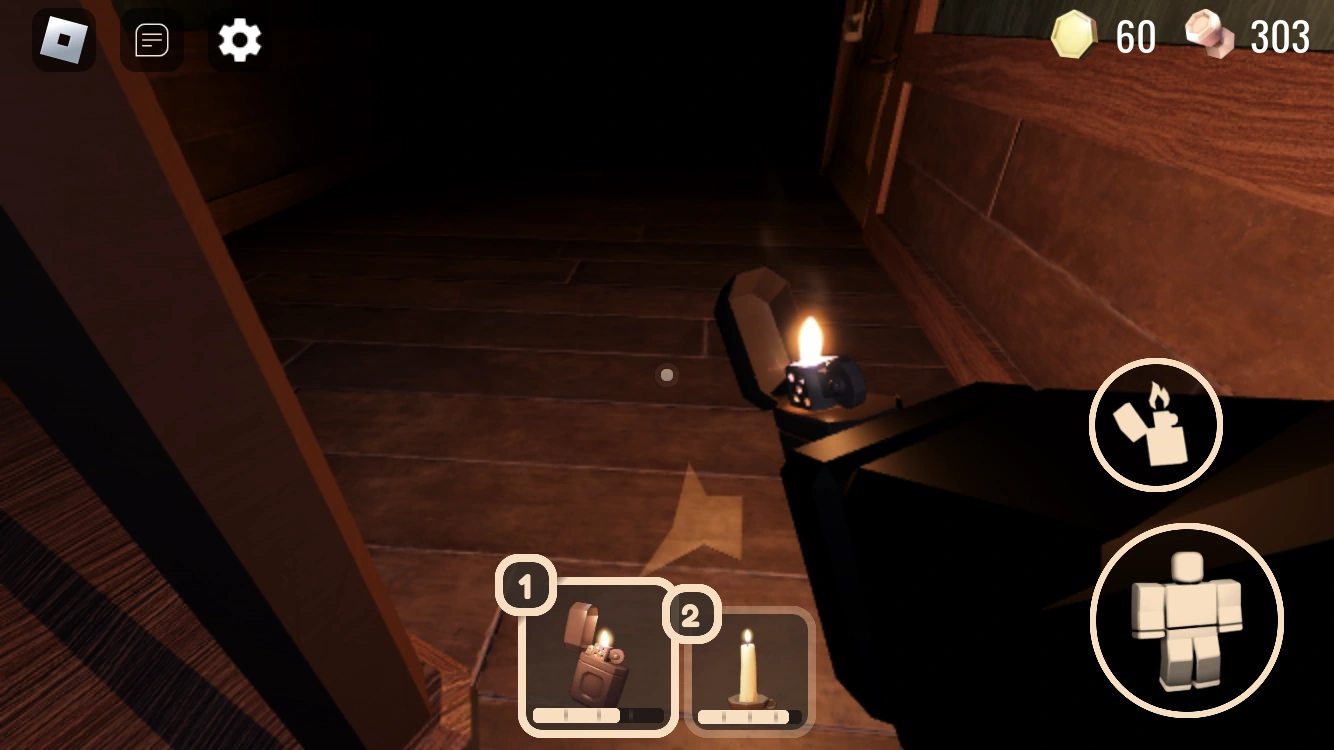Tap the slot number 2 badge

[x=695, y=614]
